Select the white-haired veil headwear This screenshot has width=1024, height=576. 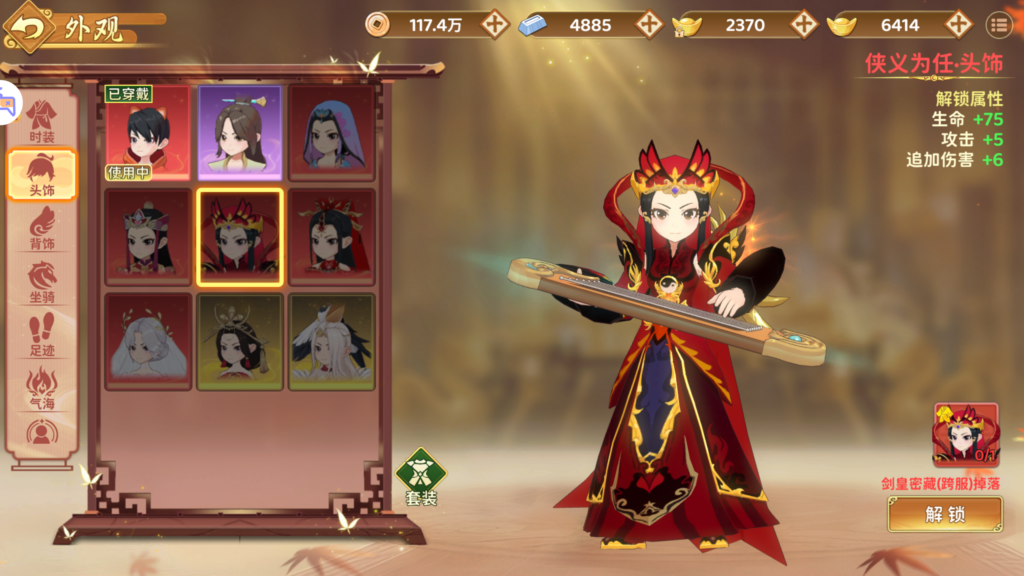tap(147, 341)
